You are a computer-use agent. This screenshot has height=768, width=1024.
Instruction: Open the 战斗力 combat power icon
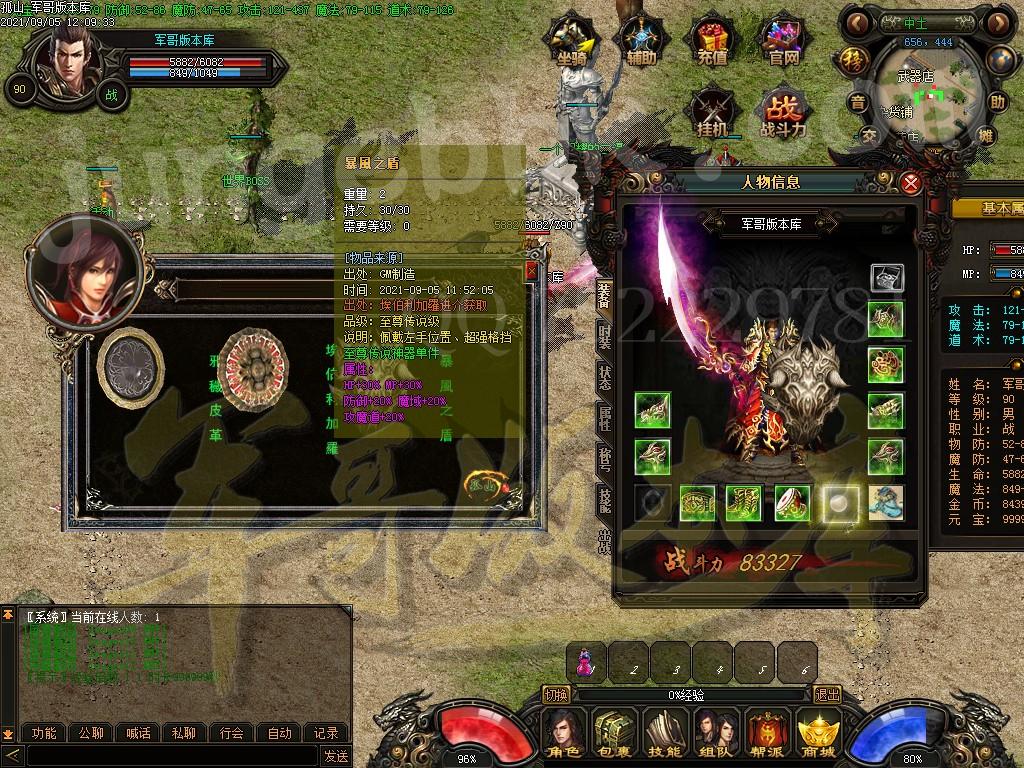point(783,113)
